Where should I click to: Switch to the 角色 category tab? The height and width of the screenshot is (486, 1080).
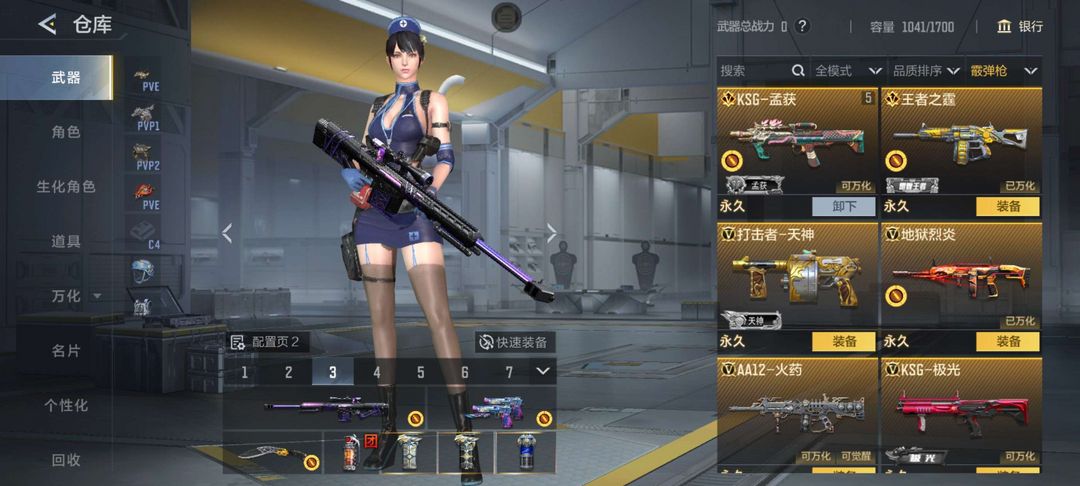tap(66, 132)
